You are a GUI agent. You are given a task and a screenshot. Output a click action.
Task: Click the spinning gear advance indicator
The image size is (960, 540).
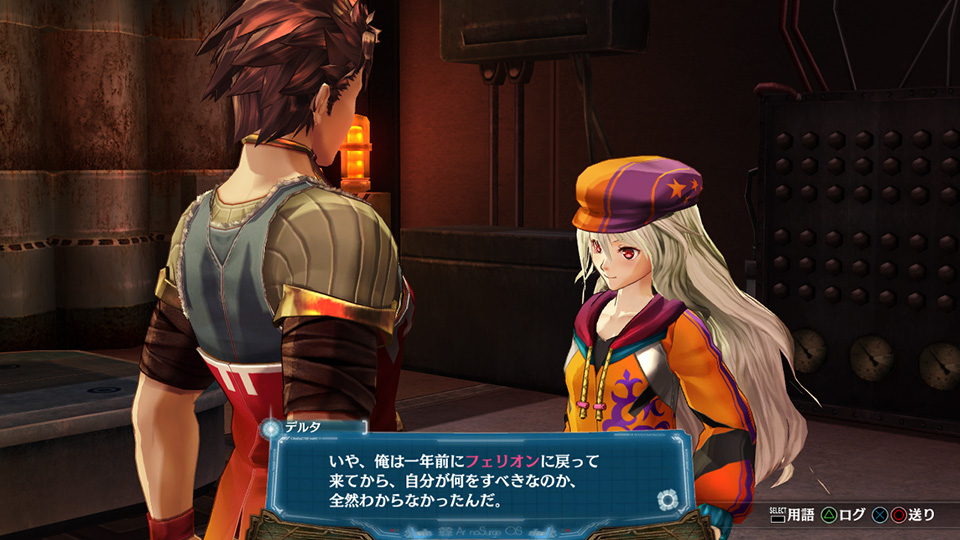666,500
